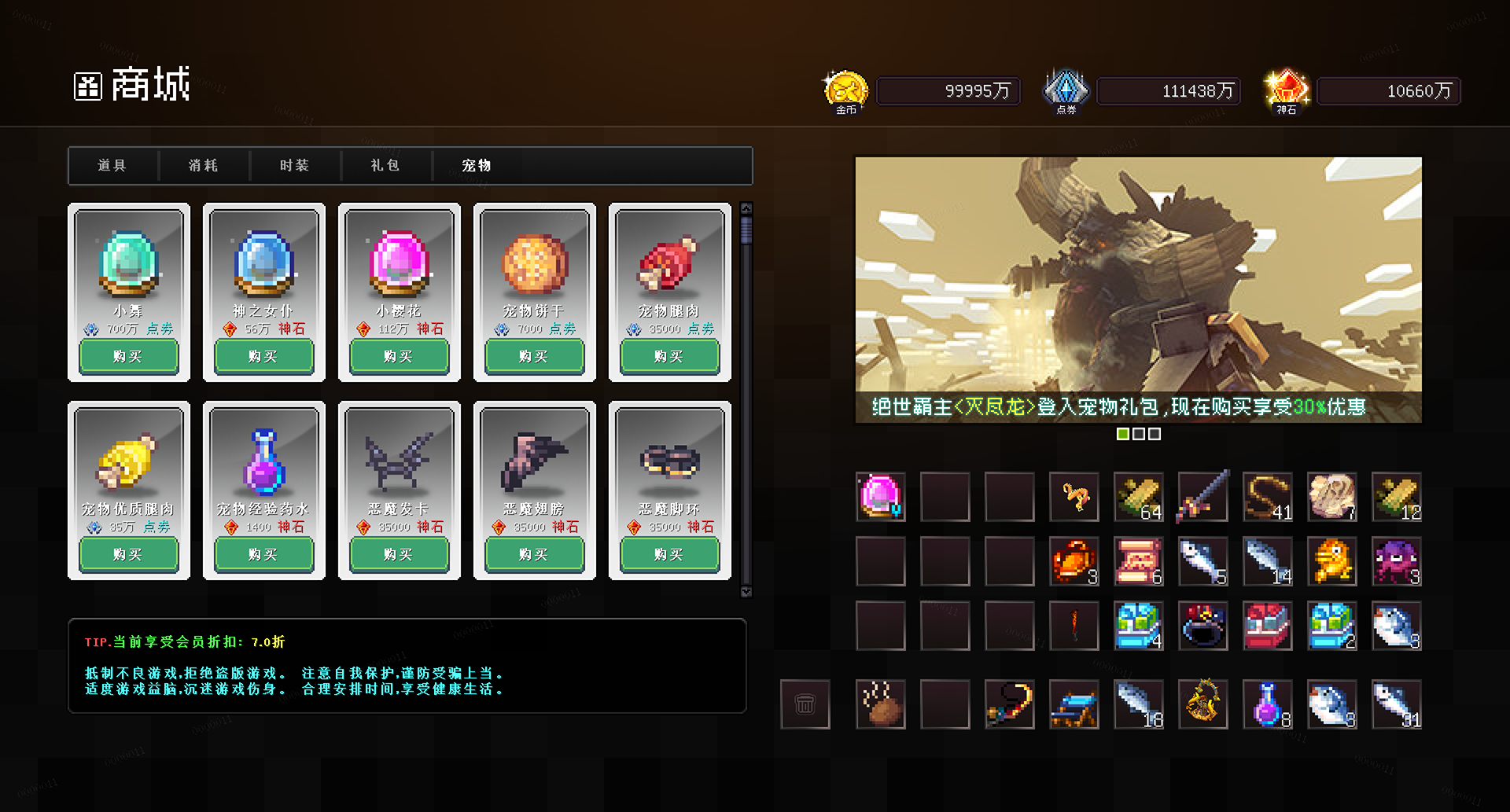
Task: Click the 灭尽龙 promotional banner
Action: [x=1138, y=289]
